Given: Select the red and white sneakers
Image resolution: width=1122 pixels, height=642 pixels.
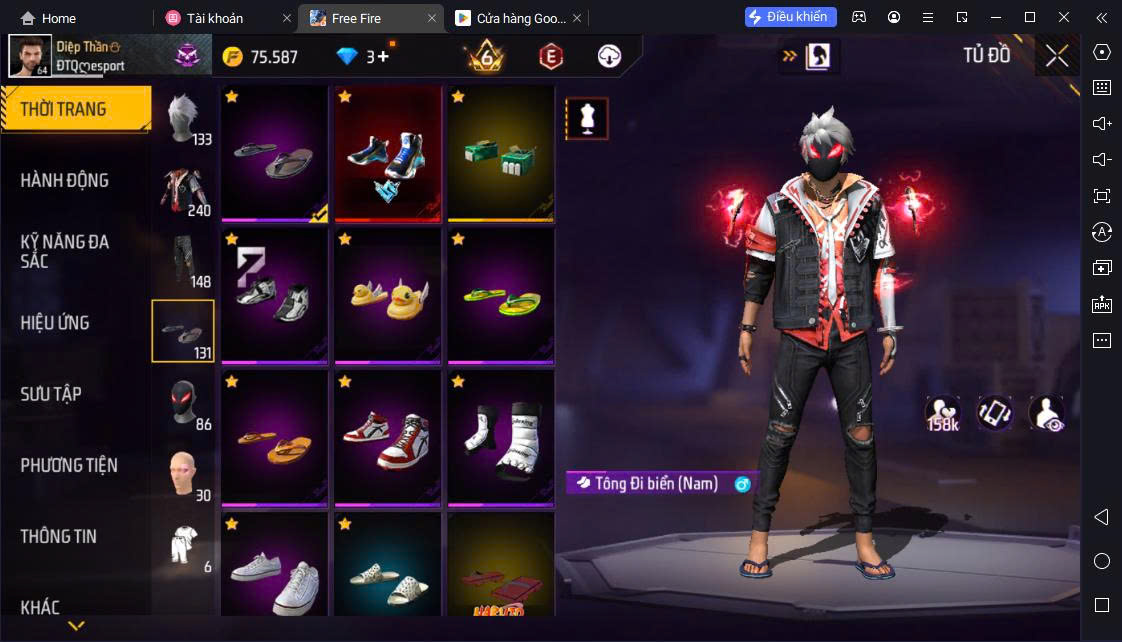Looking at the screenshot, I should point(388,437).
